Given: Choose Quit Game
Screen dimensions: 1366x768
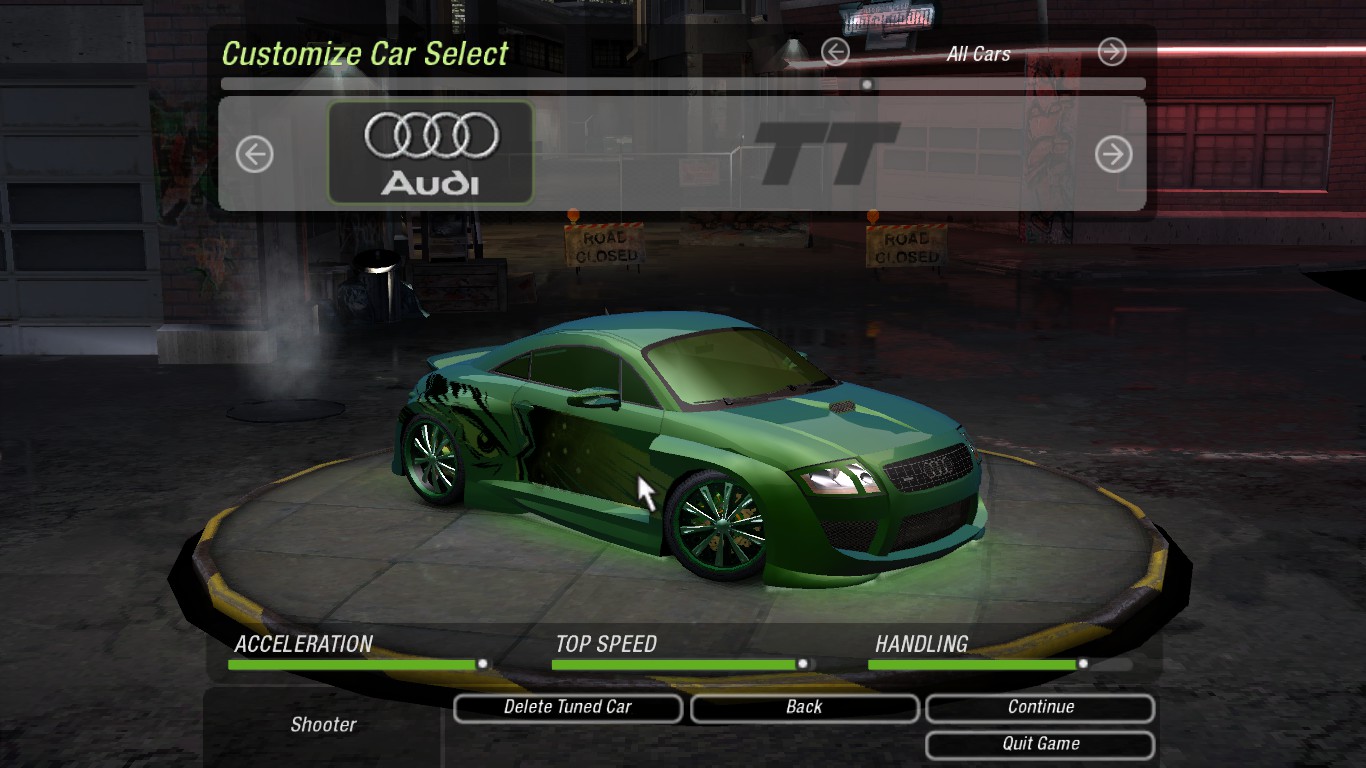Looking at the screenshot, I should [1040, 744].
